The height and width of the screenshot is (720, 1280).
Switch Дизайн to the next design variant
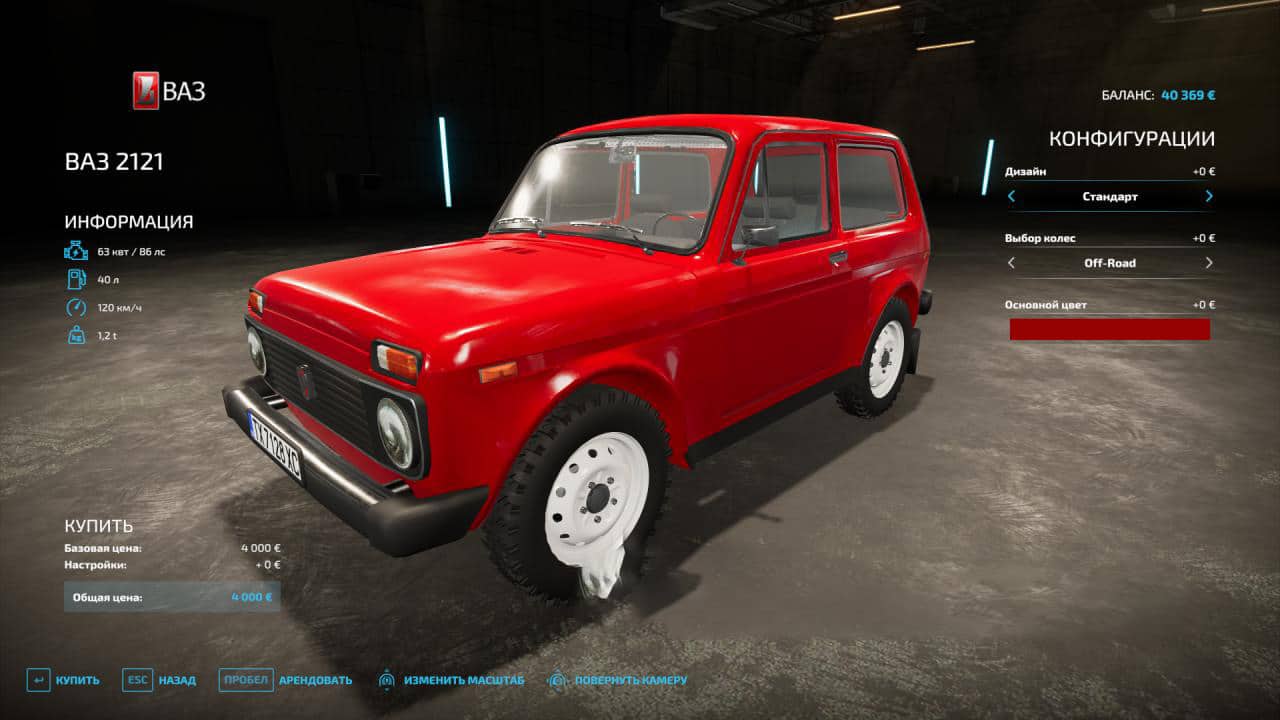pyautogui.click(x=1207, y=196)
